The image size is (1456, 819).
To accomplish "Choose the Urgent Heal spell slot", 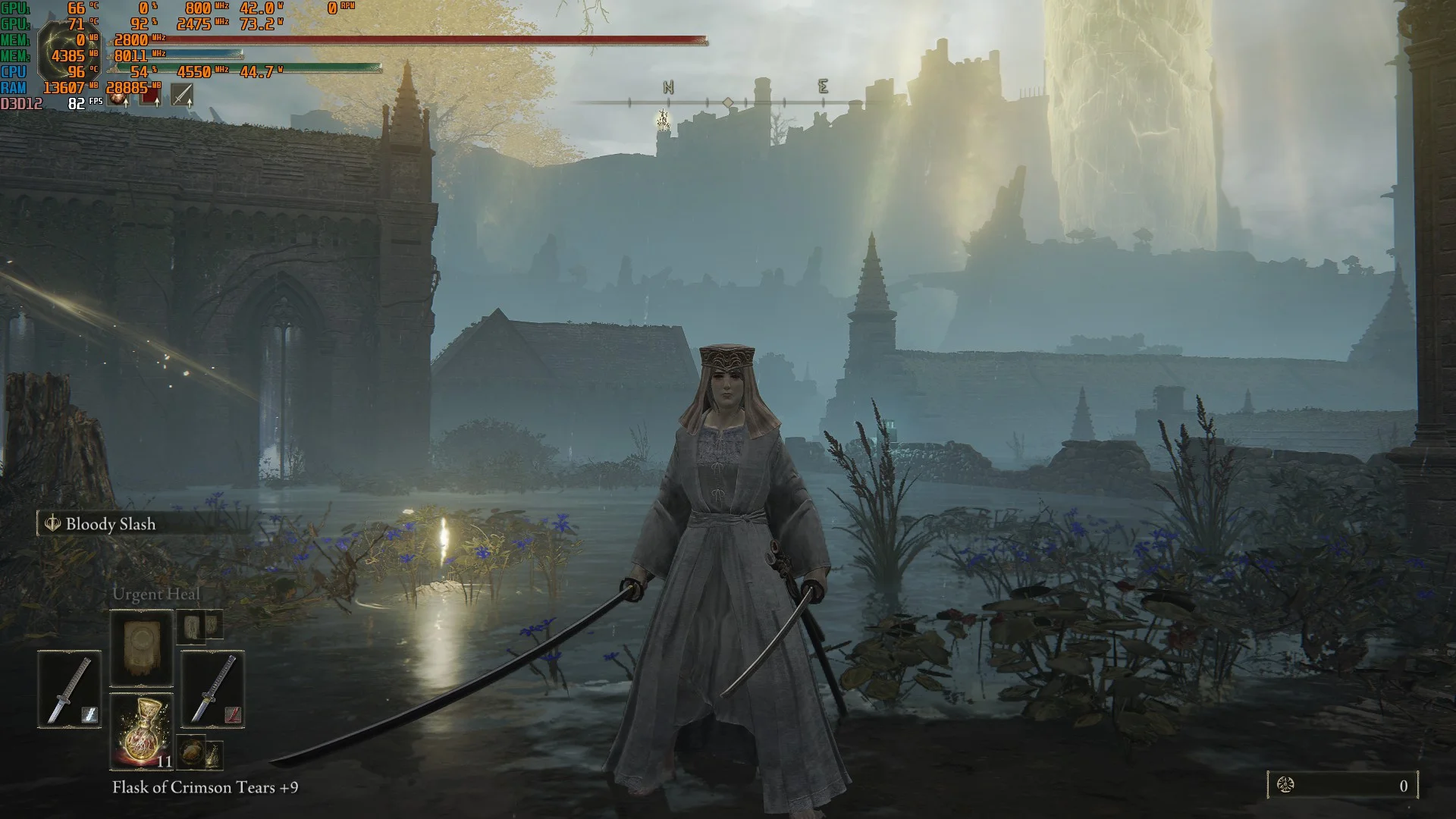I will tap(142, 648).
